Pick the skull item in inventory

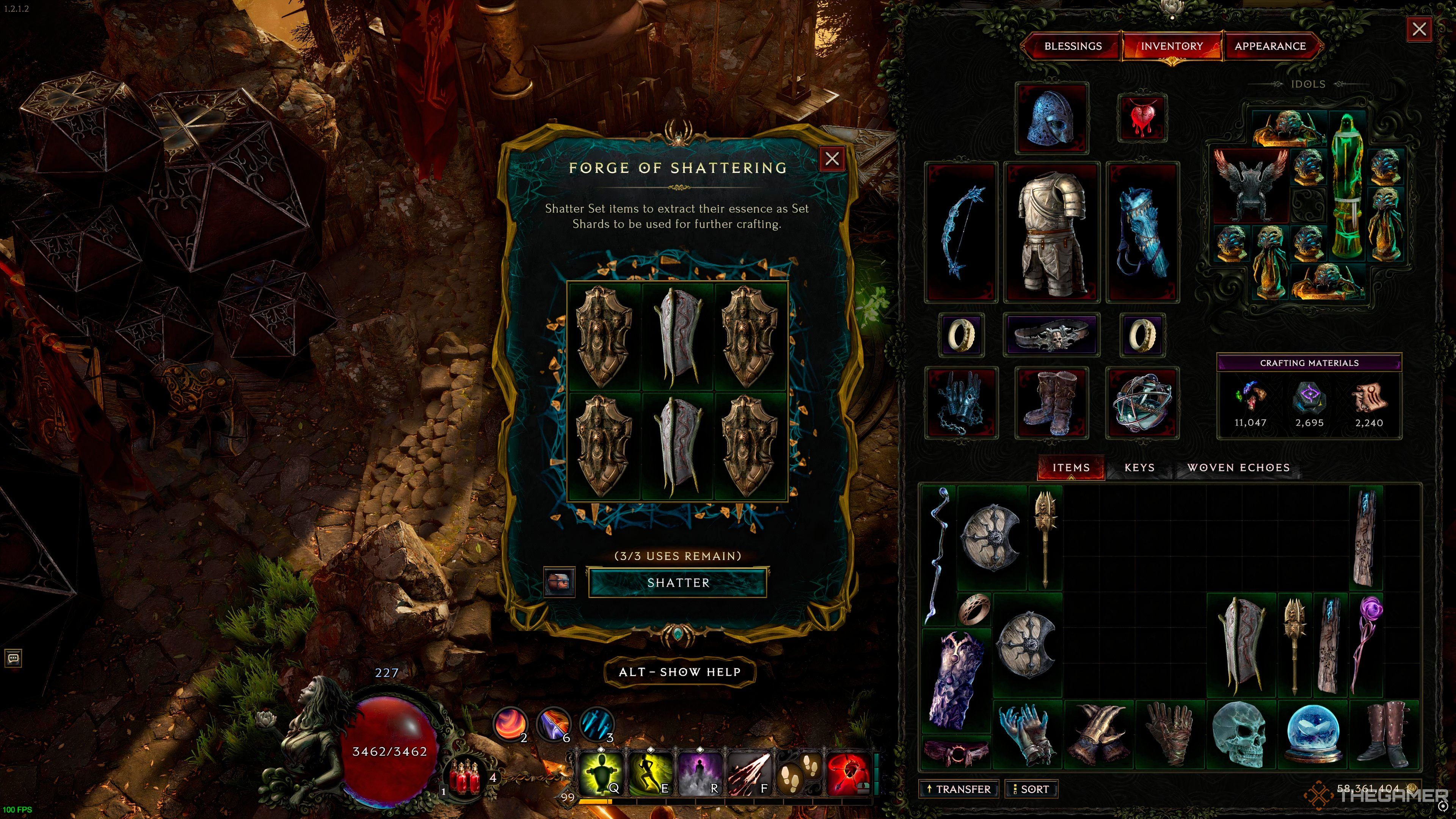pos(1241,734)
